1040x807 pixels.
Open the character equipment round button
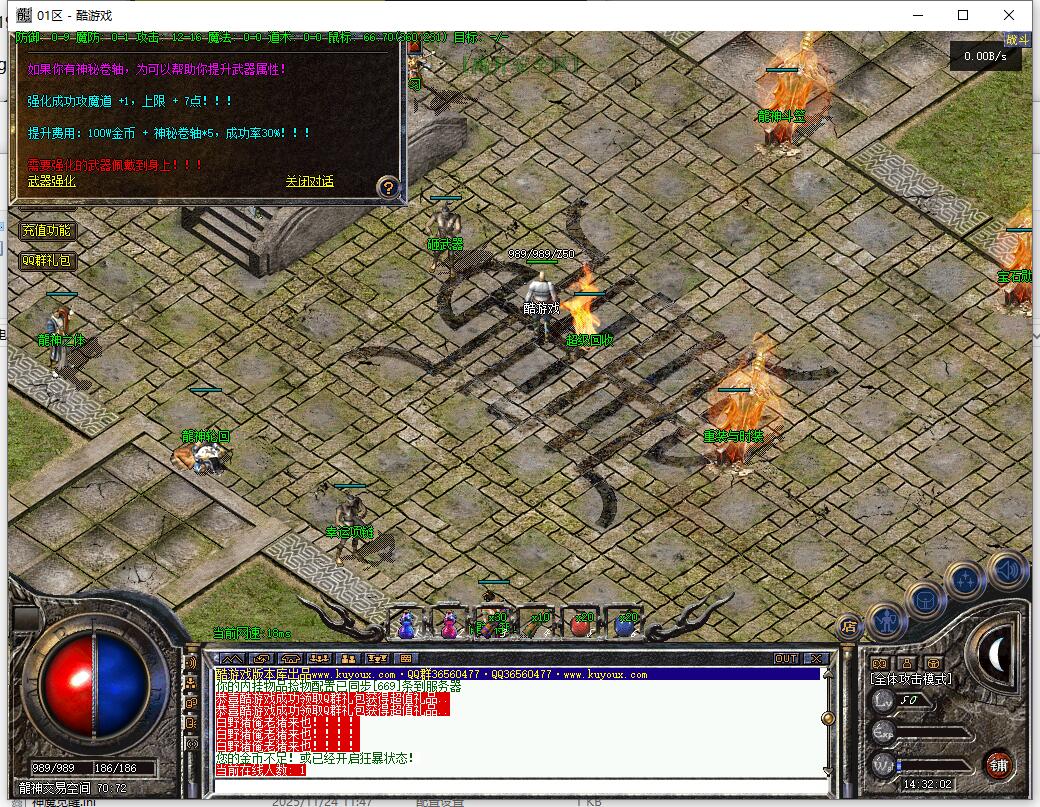(887, 622)
